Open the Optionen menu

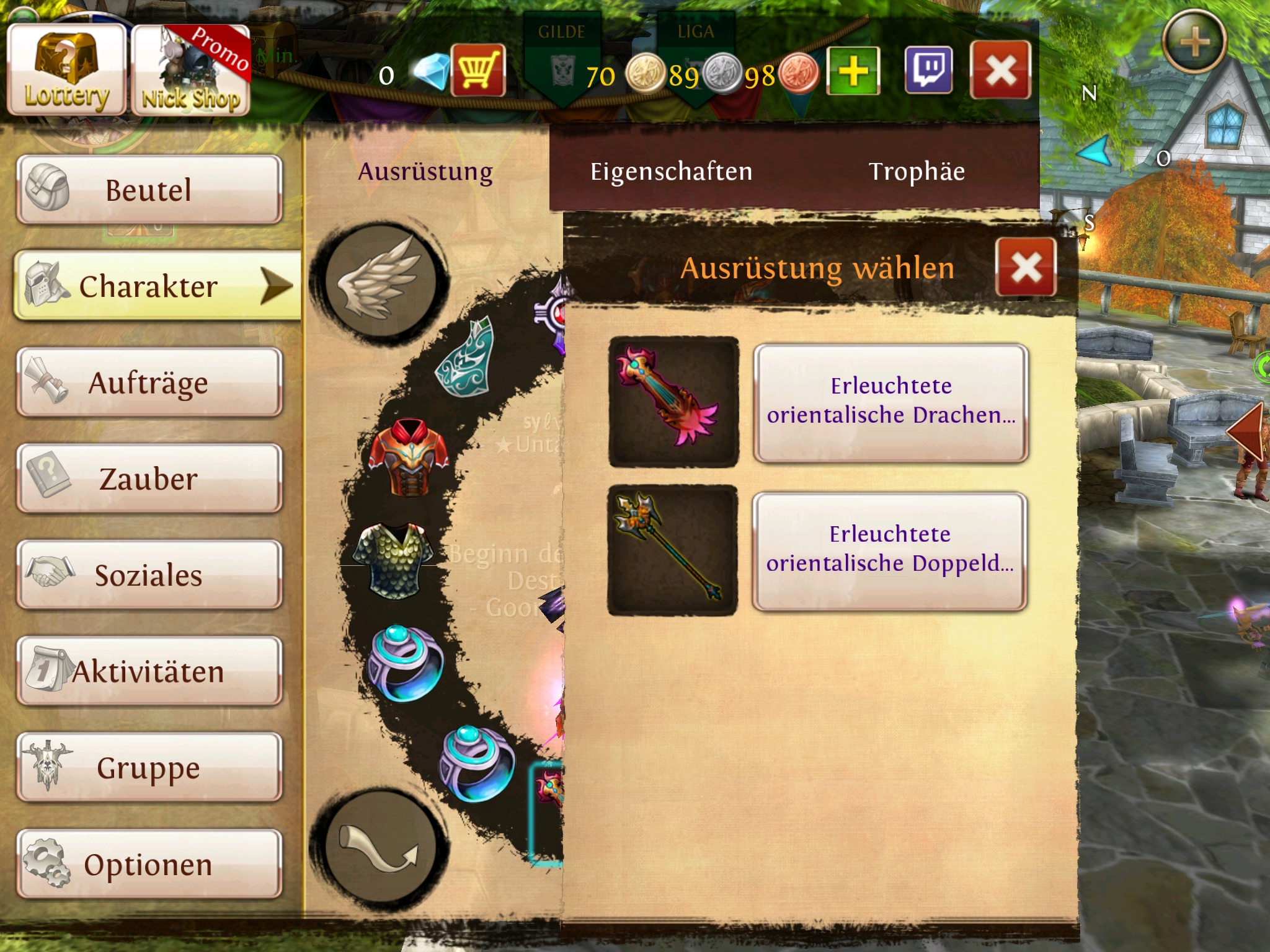click(149, 864)
